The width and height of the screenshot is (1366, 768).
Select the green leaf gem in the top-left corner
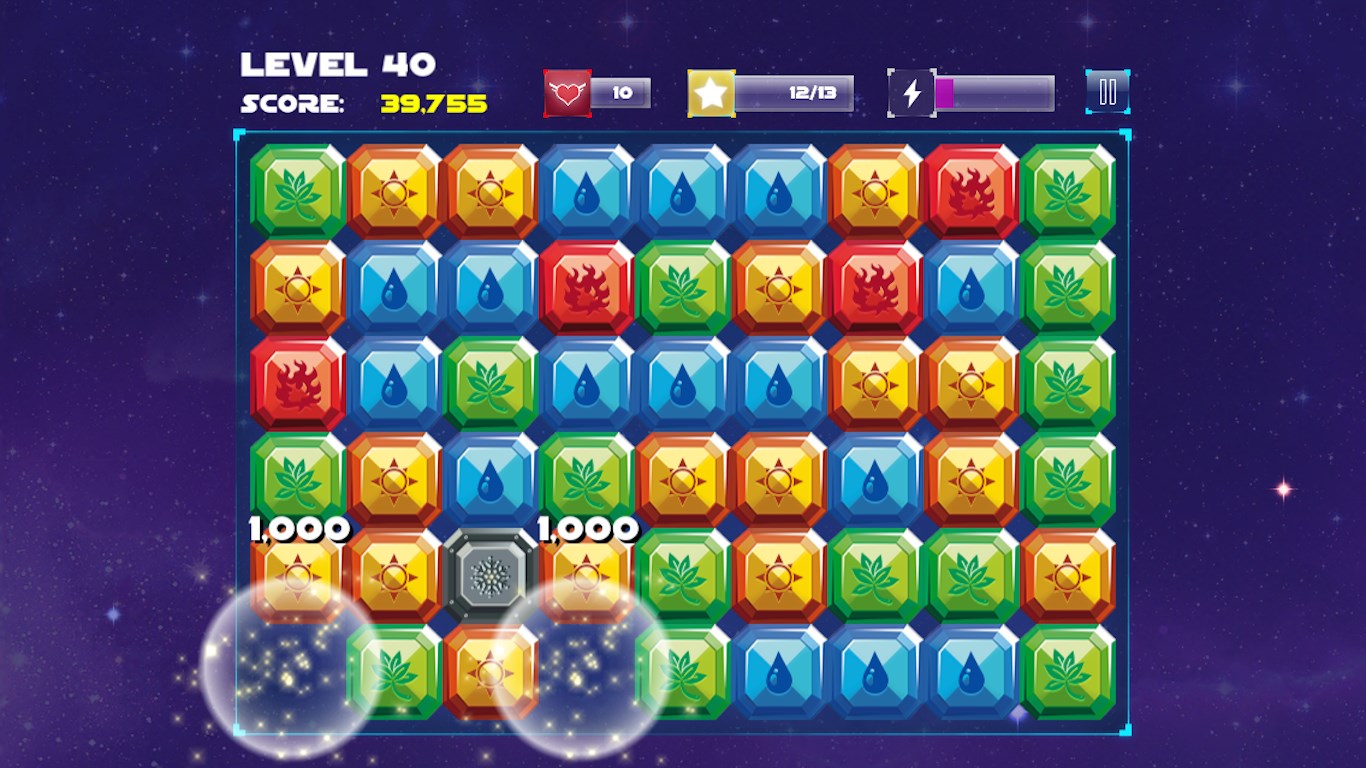(x=294, y=190)
